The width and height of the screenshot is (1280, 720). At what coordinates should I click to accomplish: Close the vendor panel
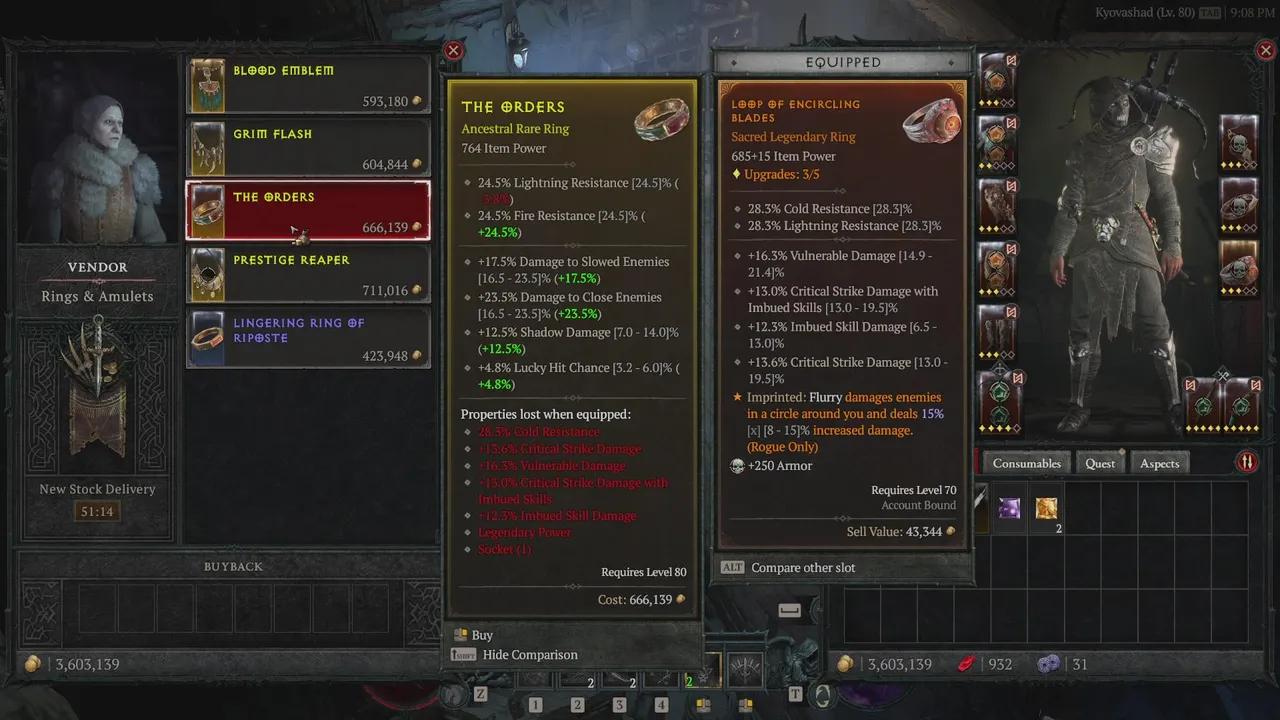click(x=453, y=51)
